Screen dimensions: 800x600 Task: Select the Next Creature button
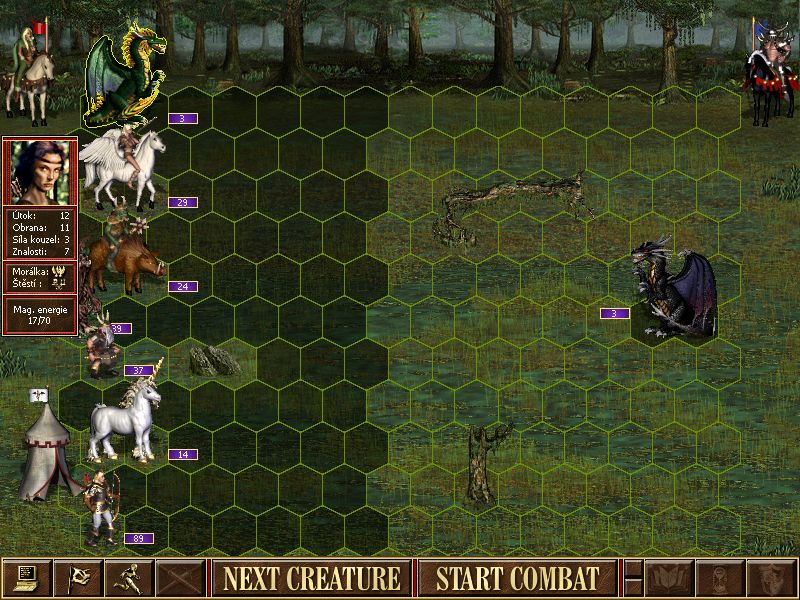(x=311, y=578)
